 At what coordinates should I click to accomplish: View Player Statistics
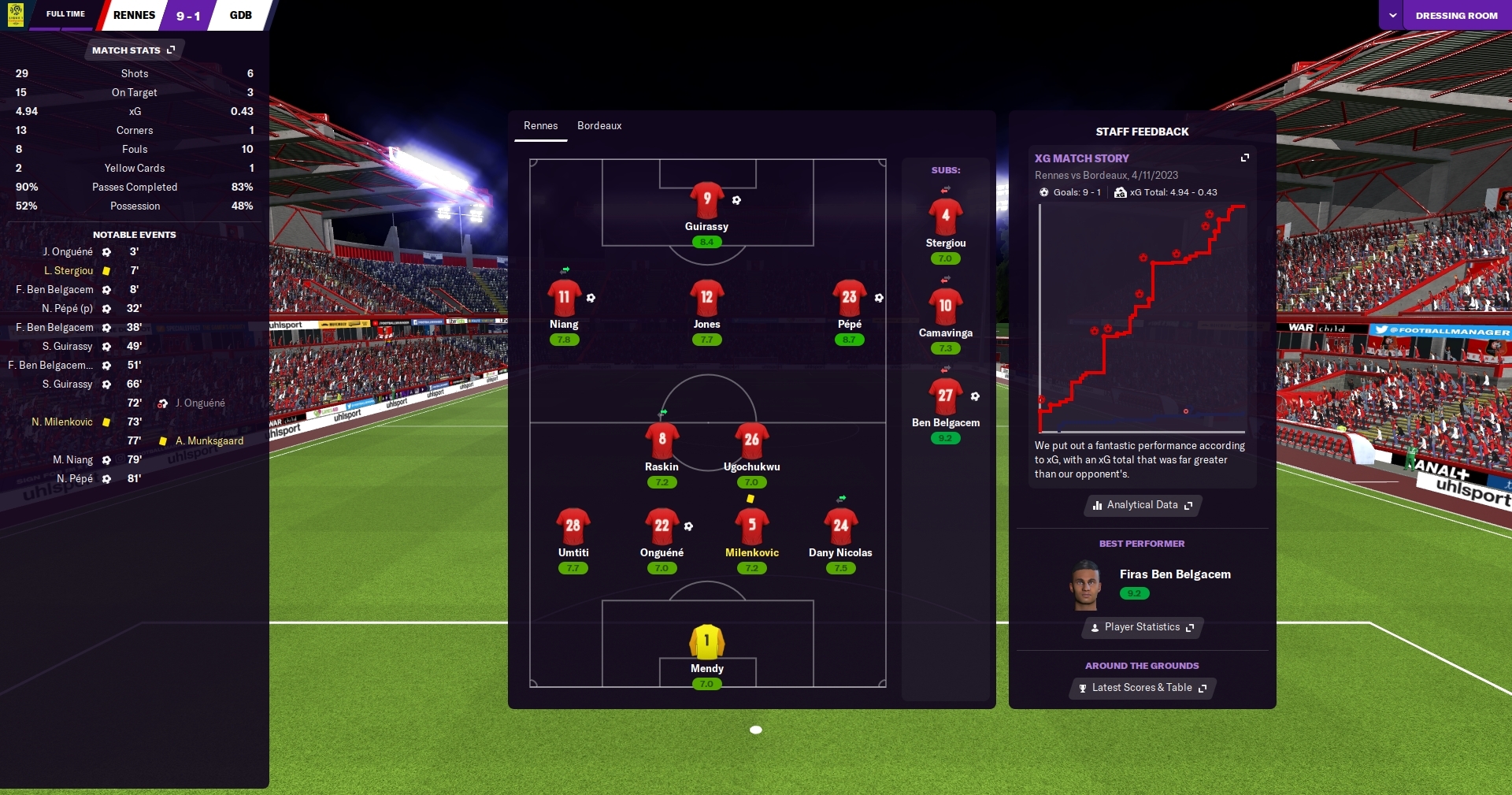(x=1142, y=627)
